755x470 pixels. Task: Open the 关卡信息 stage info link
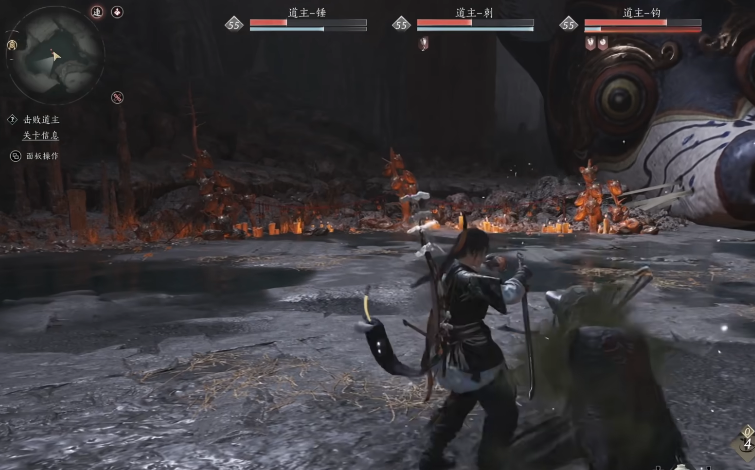click(41, 135)
